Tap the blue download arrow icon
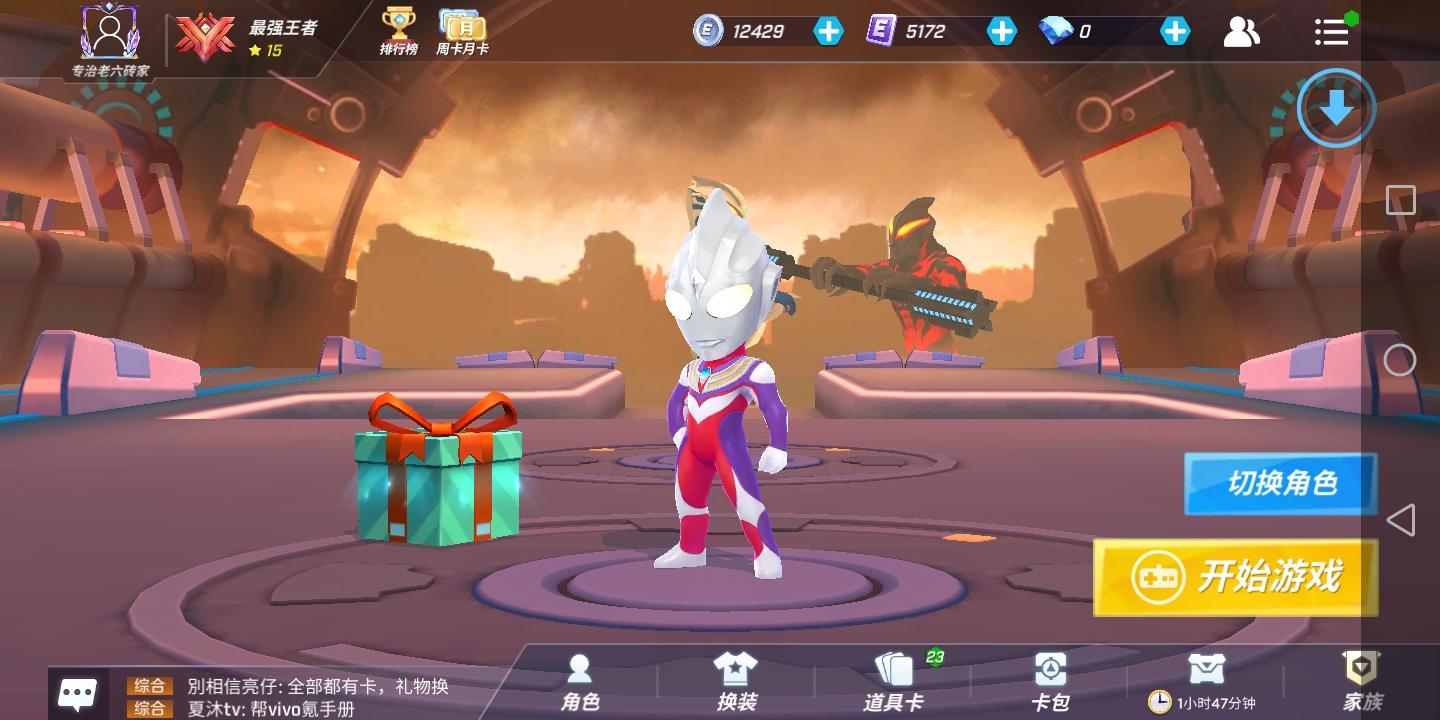 click(x=1335, y=109)
